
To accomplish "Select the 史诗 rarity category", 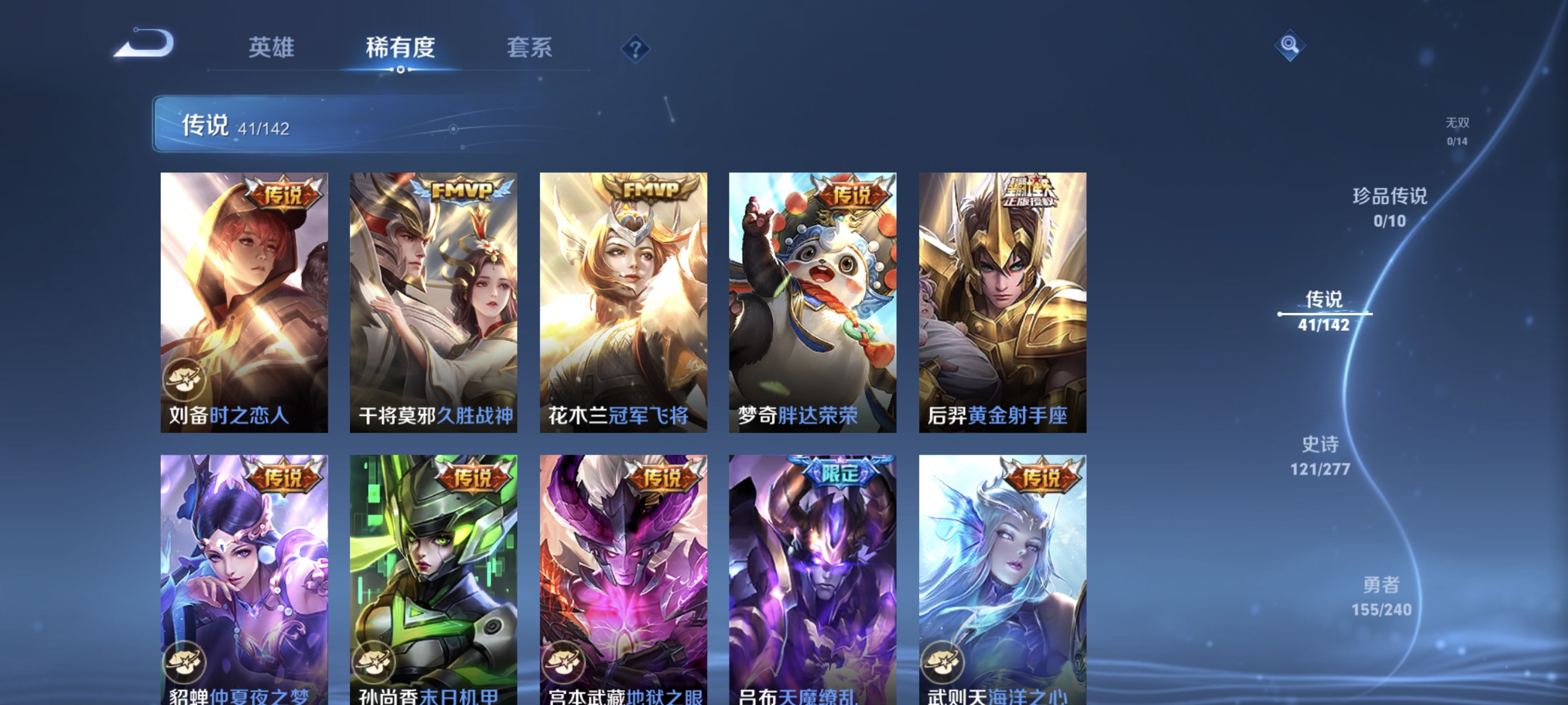I will (x=1320, y=456).
